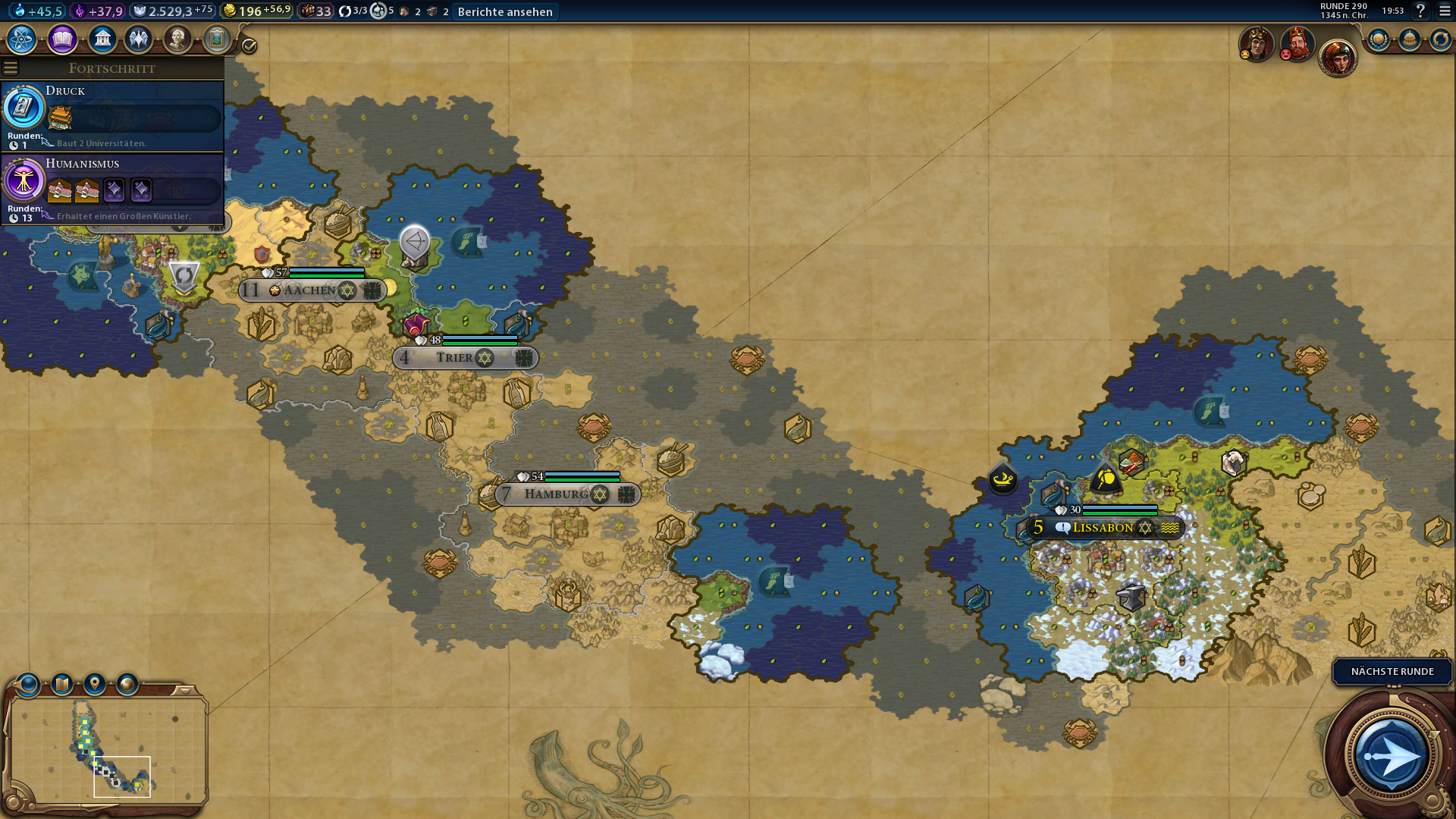Open the religion winged icon

click(x=139, y=39)
